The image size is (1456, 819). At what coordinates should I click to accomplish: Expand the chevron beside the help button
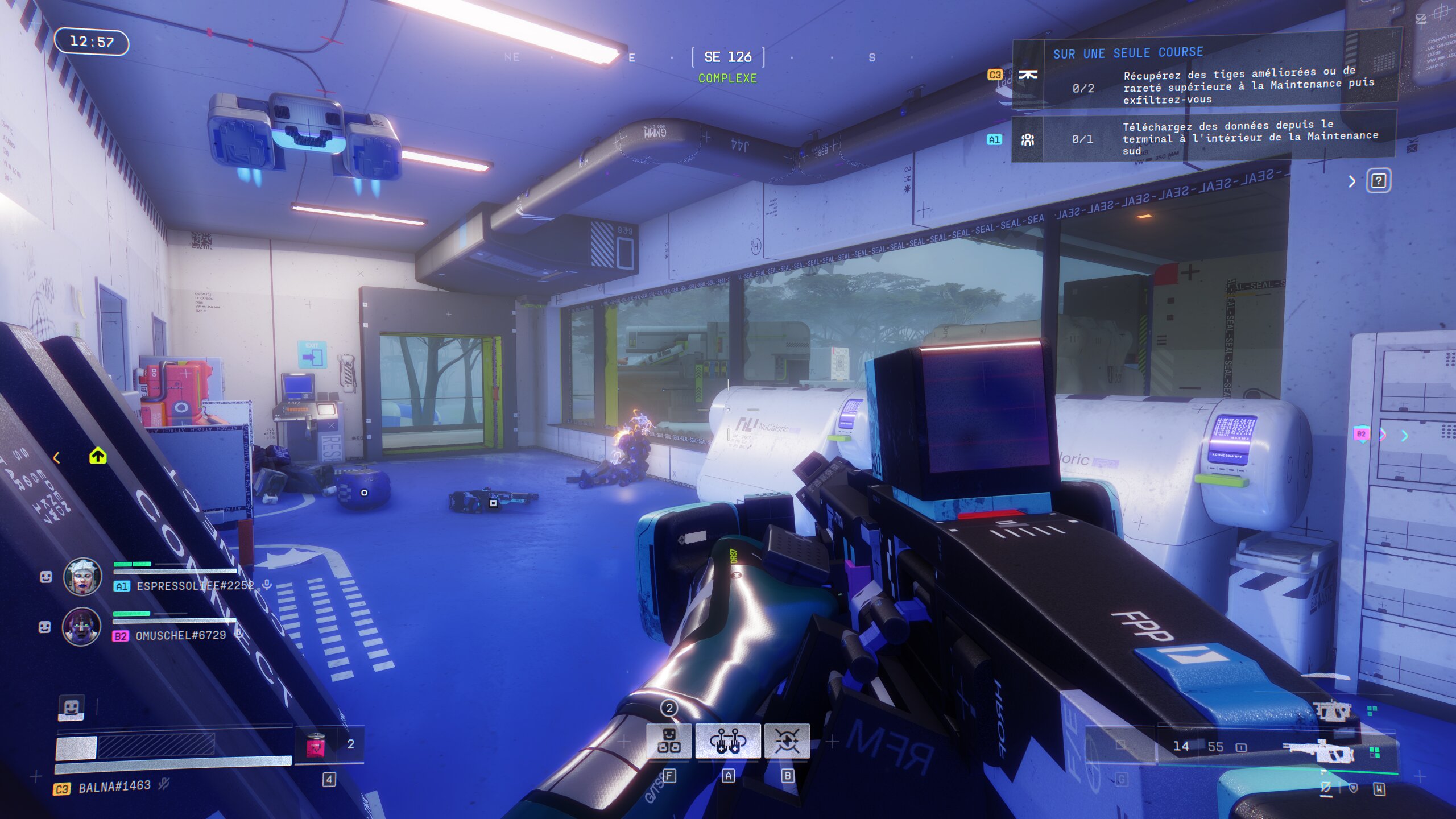tap(1352, 181)
